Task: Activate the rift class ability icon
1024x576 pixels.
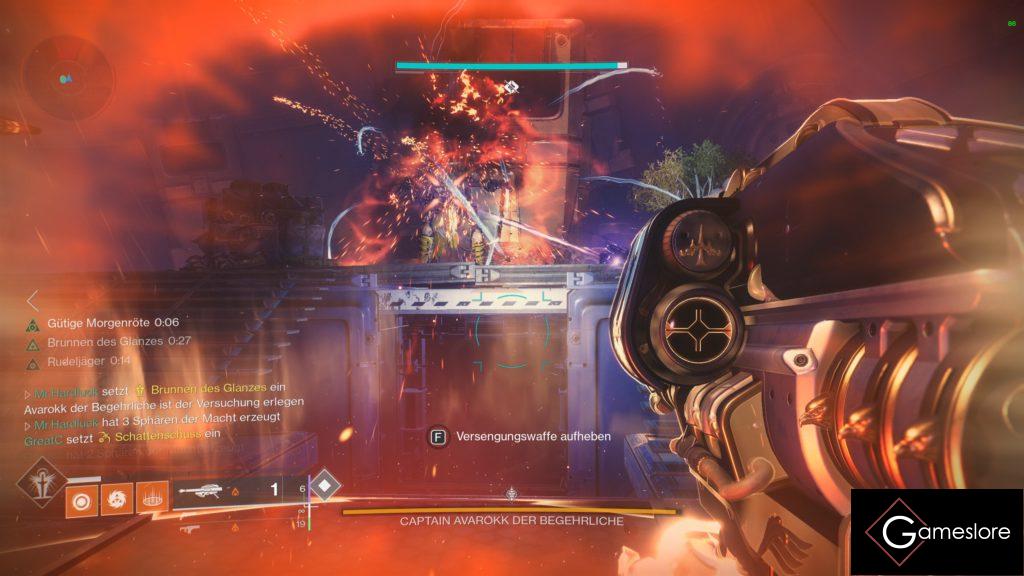Action: [149, 497]
